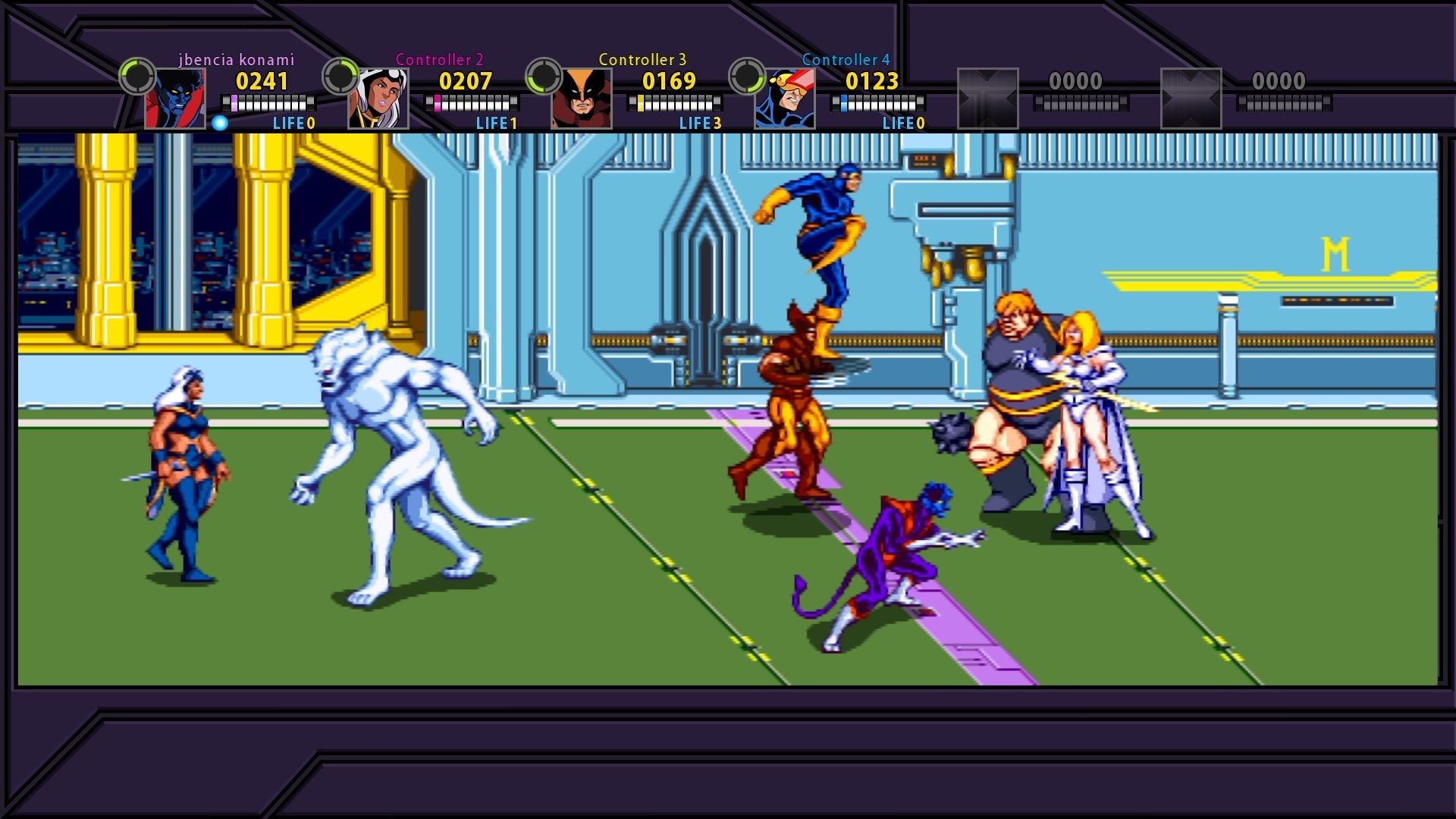The height and width of the screenshot is (819, 1456).
Task: Click the LIFE 3 counter under Wolverine
Action: pyautogui.click(x=700, y=122)
